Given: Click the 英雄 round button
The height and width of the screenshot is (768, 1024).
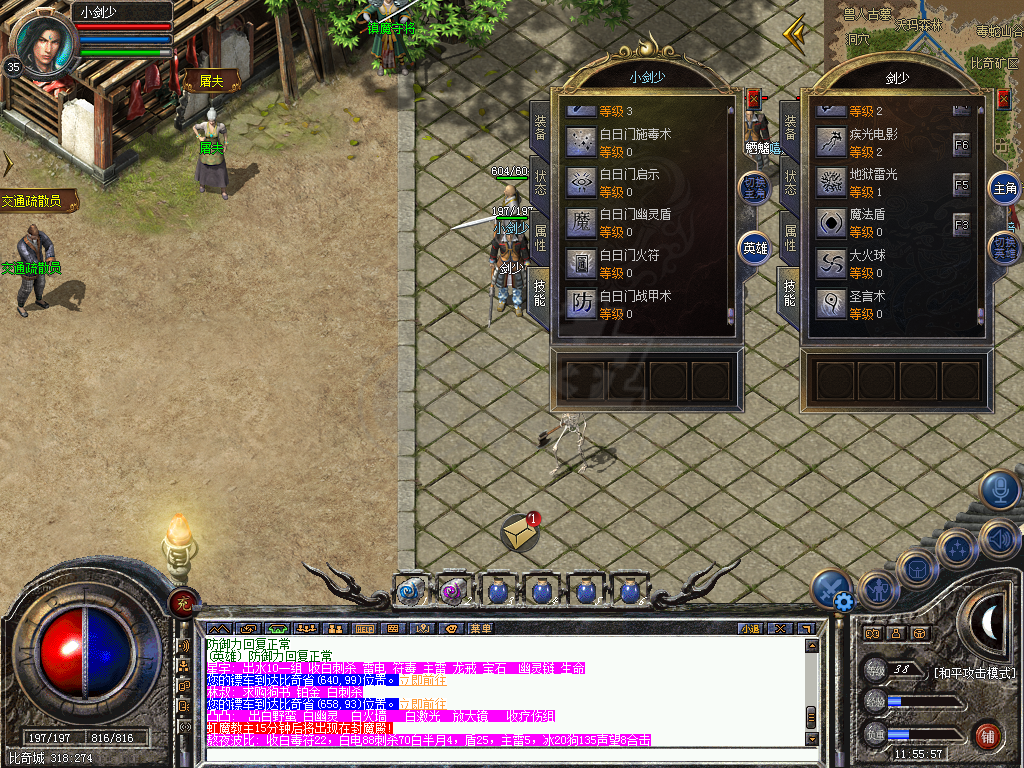Looking at the screenshot, I should click(x=754, y=248).
